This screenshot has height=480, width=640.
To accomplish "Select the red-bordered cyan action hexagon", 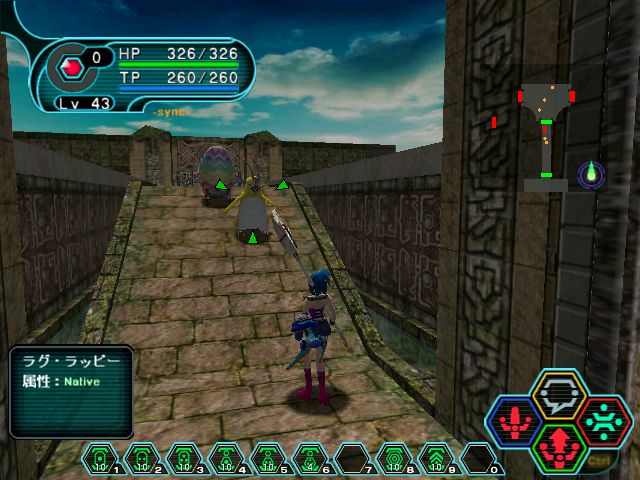I will [x=603, y=420].
